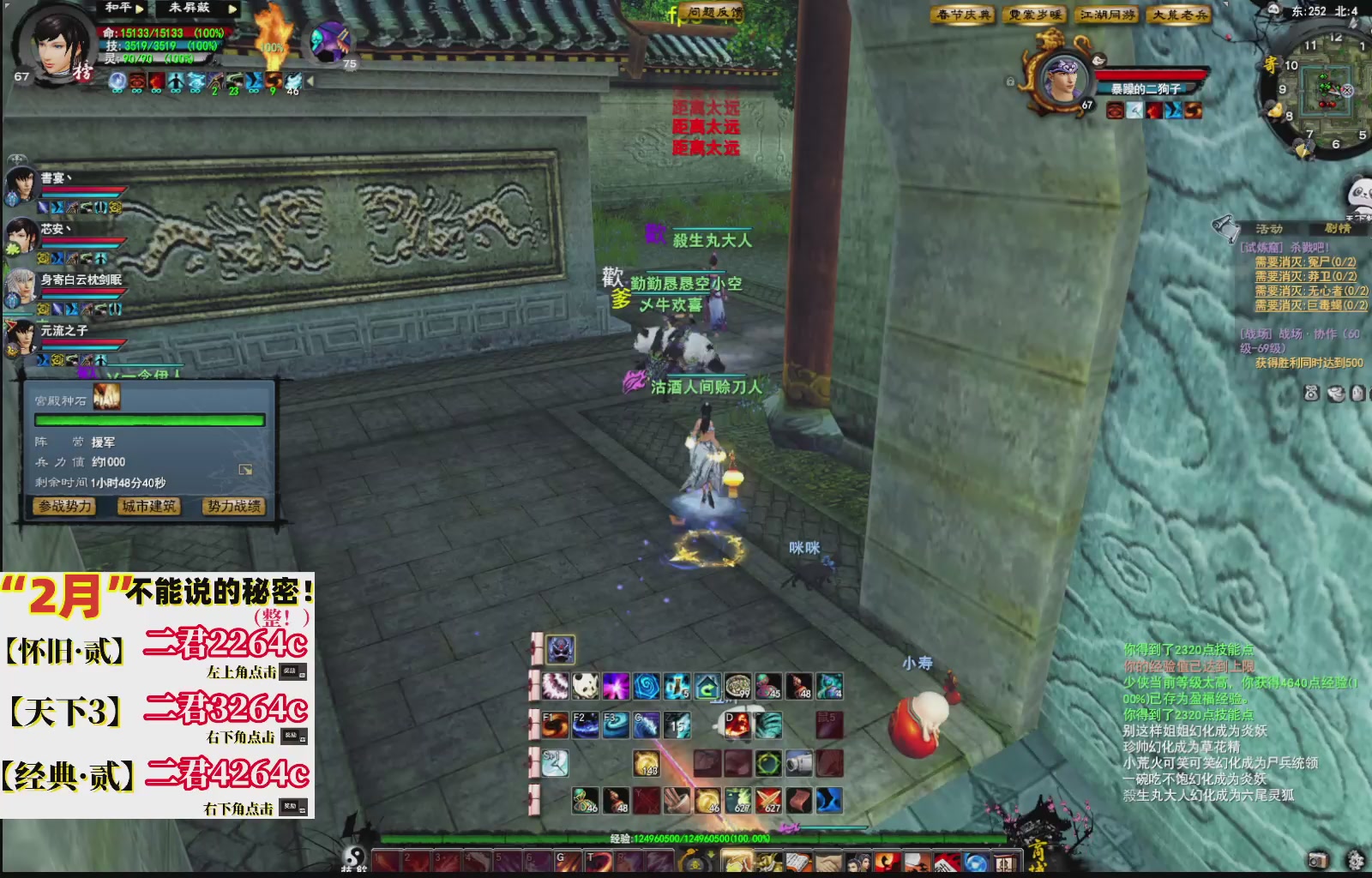Click the green 宫殿神石 progress bar
This screenshot has height=878, width=1372.
tap(150, 420)
